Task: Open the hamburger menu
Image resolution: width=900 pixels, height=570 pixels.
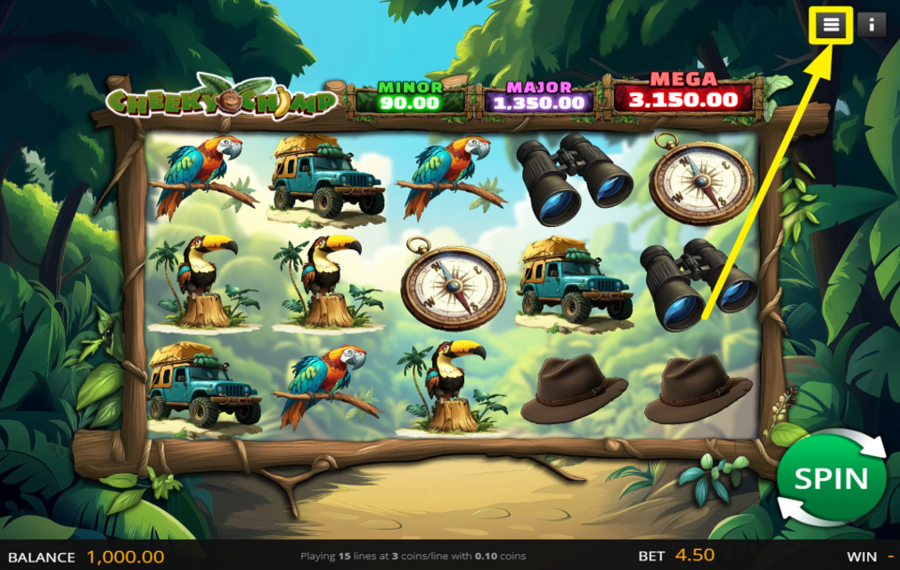Action: [832, 25]
